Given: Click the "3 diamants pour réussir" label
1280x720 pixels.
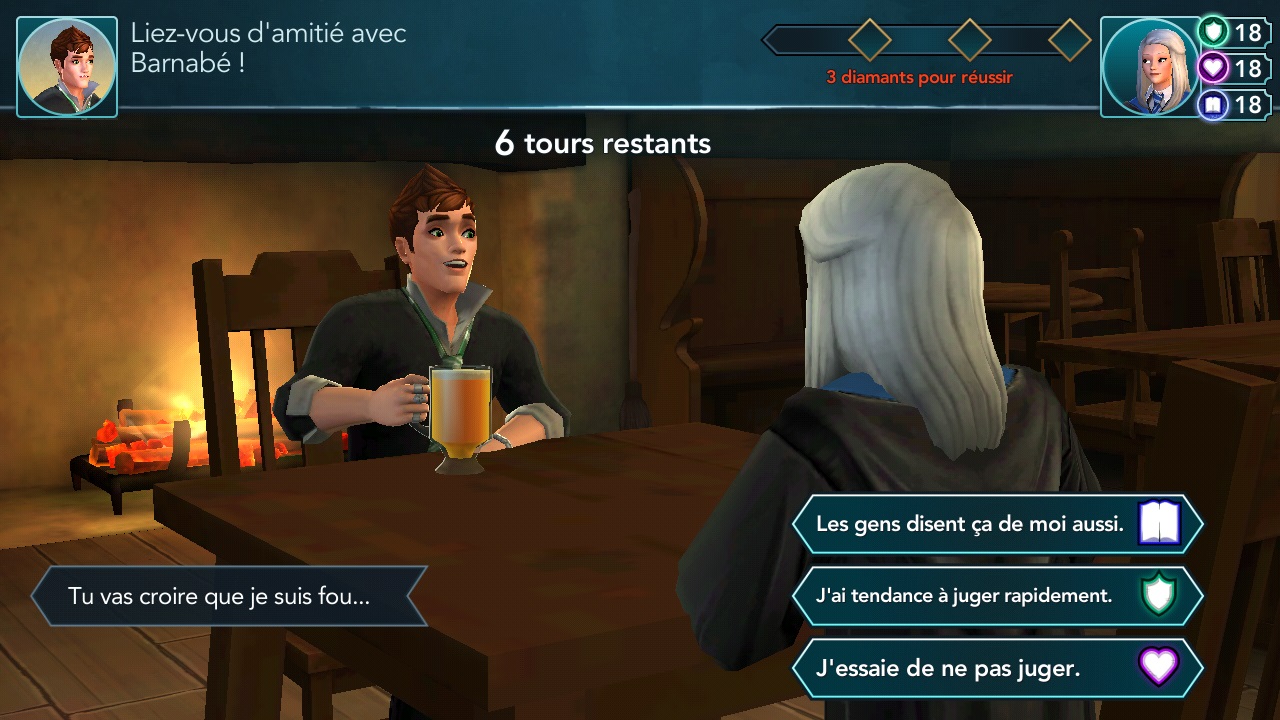Looking at the screenshot, I should [x=918, y=75].
